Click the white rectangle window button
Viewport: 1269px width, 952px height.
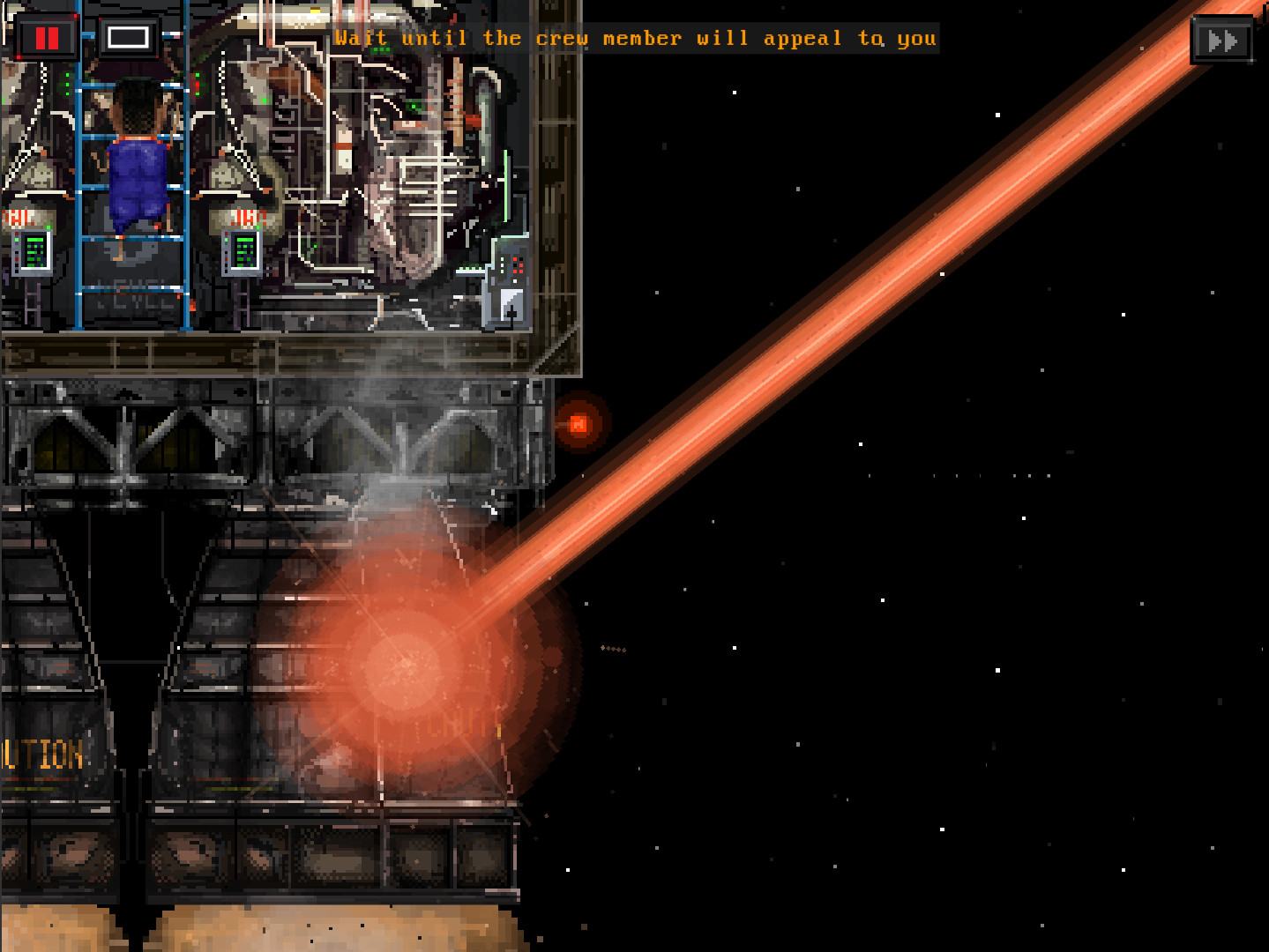[128, 38]
